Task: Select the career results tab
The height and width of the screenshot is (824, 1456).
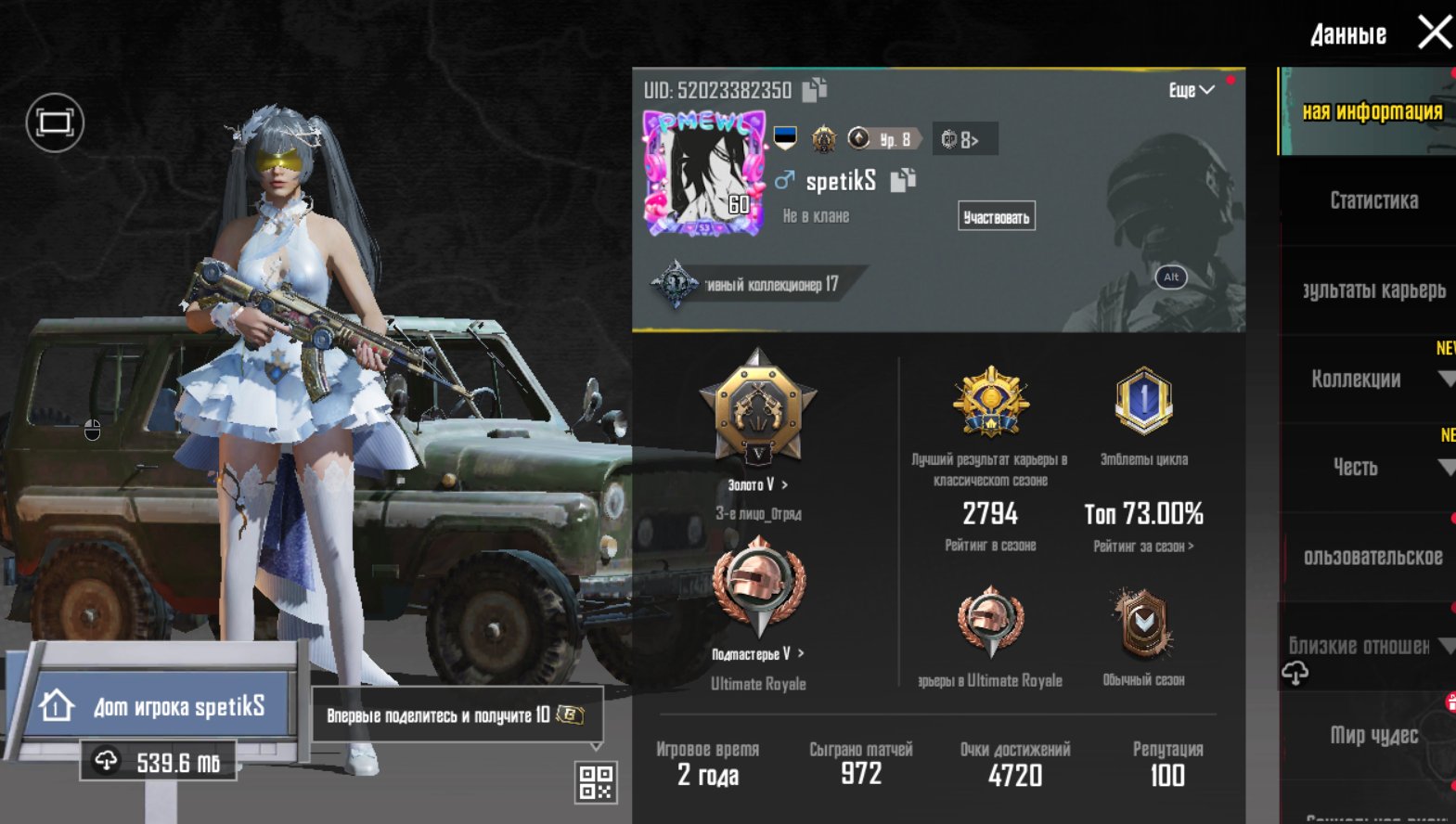Action: (1372, 290)
